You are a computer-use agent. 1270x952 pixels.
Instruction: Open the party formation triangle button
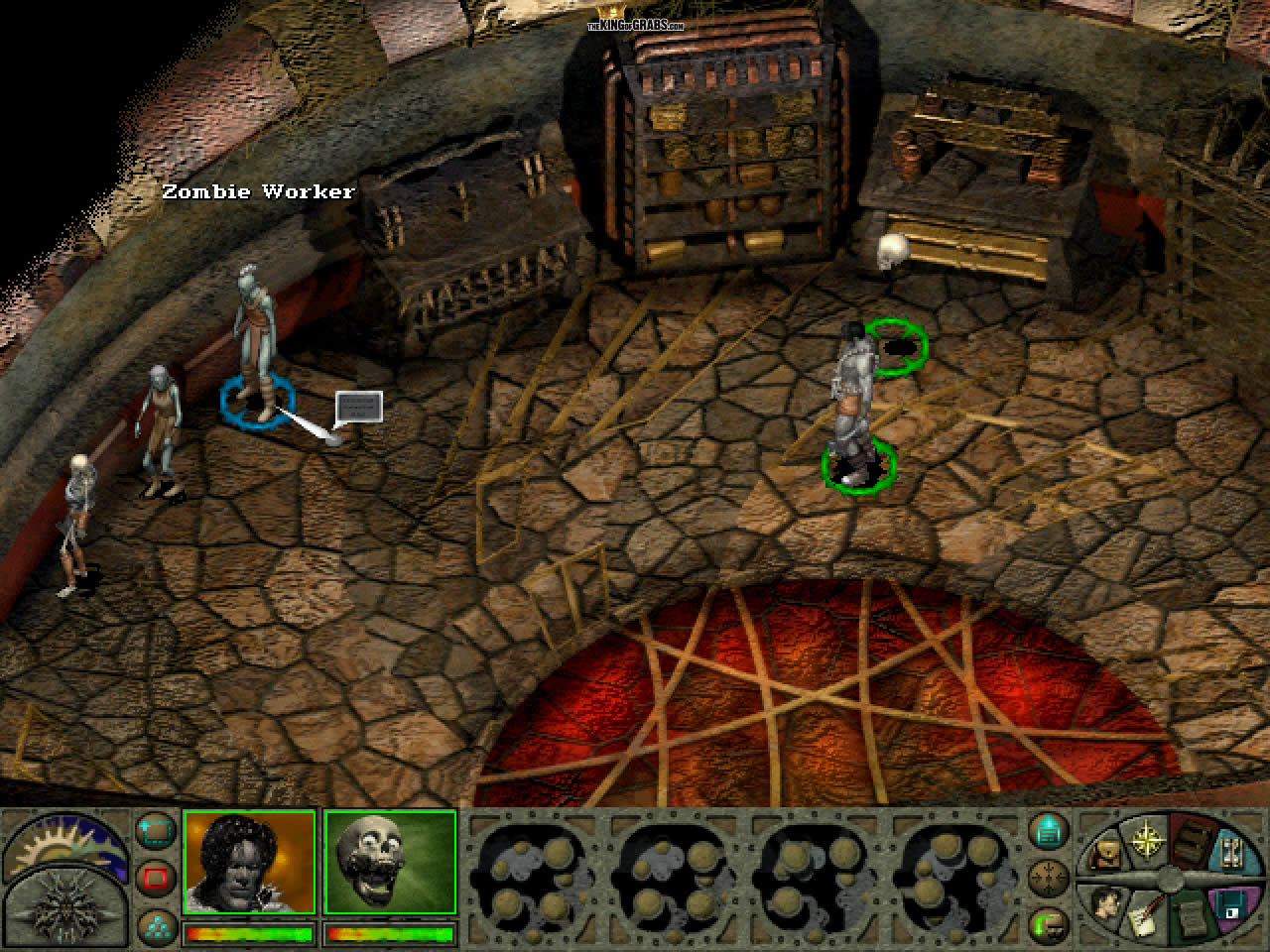click(155, 924)
